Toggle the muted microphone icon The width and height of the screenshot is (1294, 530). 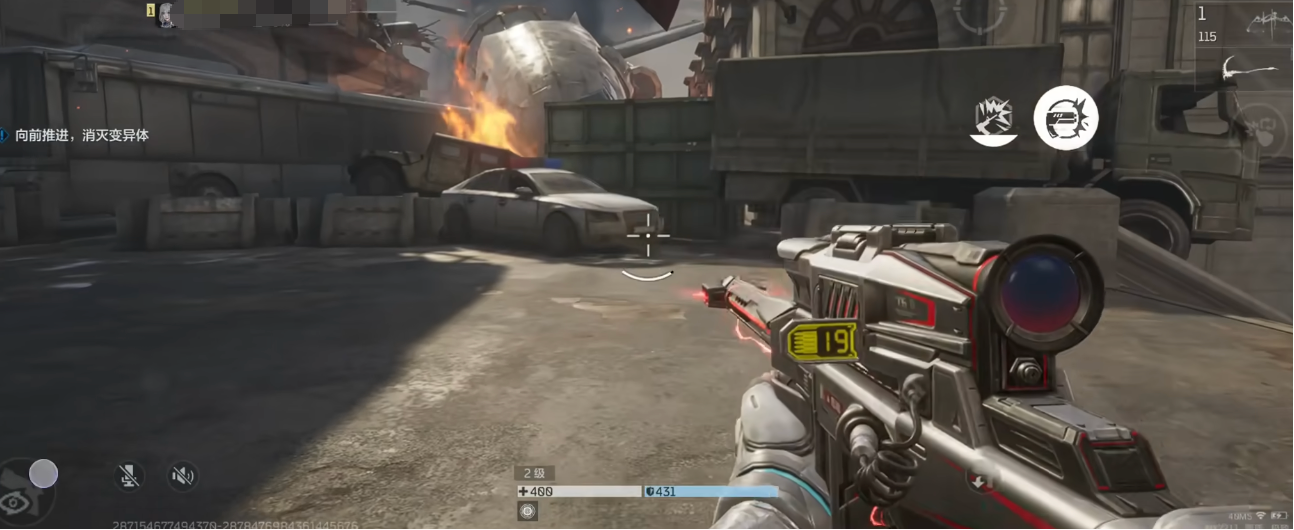128,476
